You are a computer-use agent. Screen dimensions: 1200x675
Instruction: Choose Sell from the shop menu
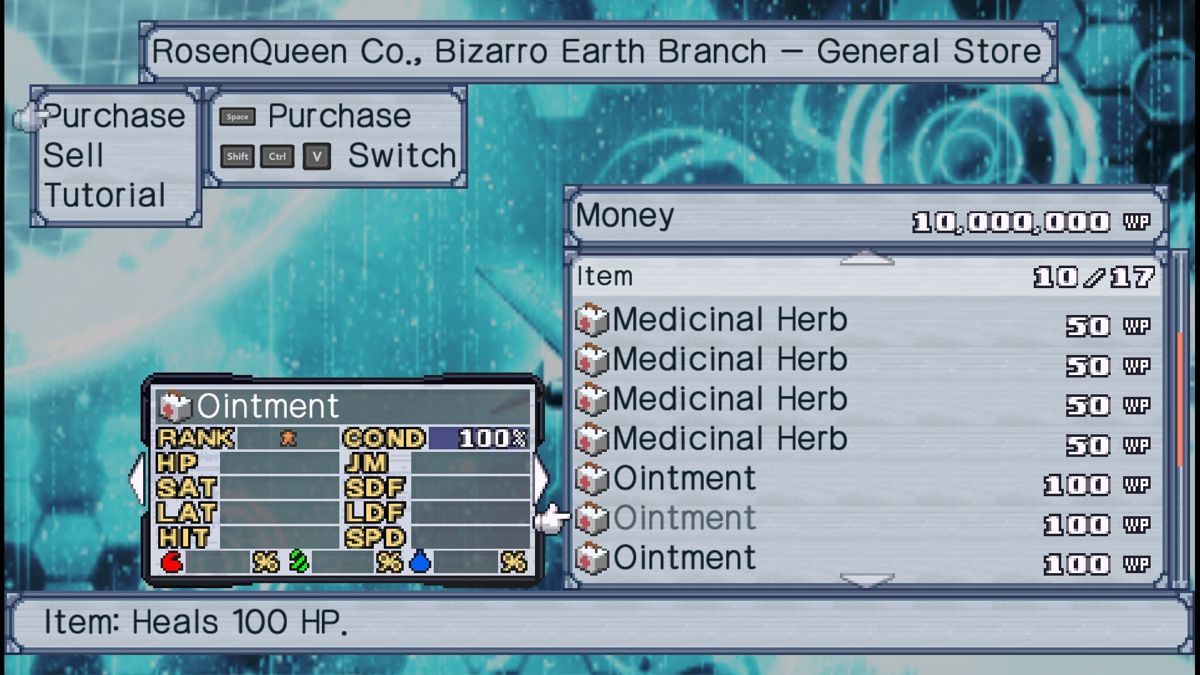(x=73, y=156)
